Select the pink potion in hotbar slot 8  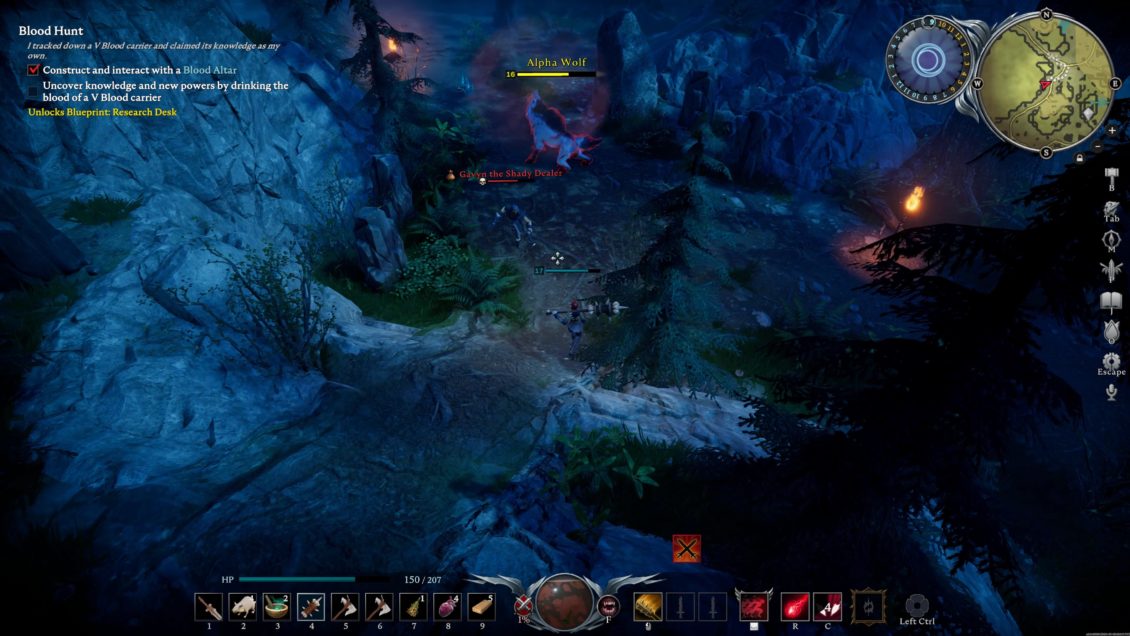(447, 606)
